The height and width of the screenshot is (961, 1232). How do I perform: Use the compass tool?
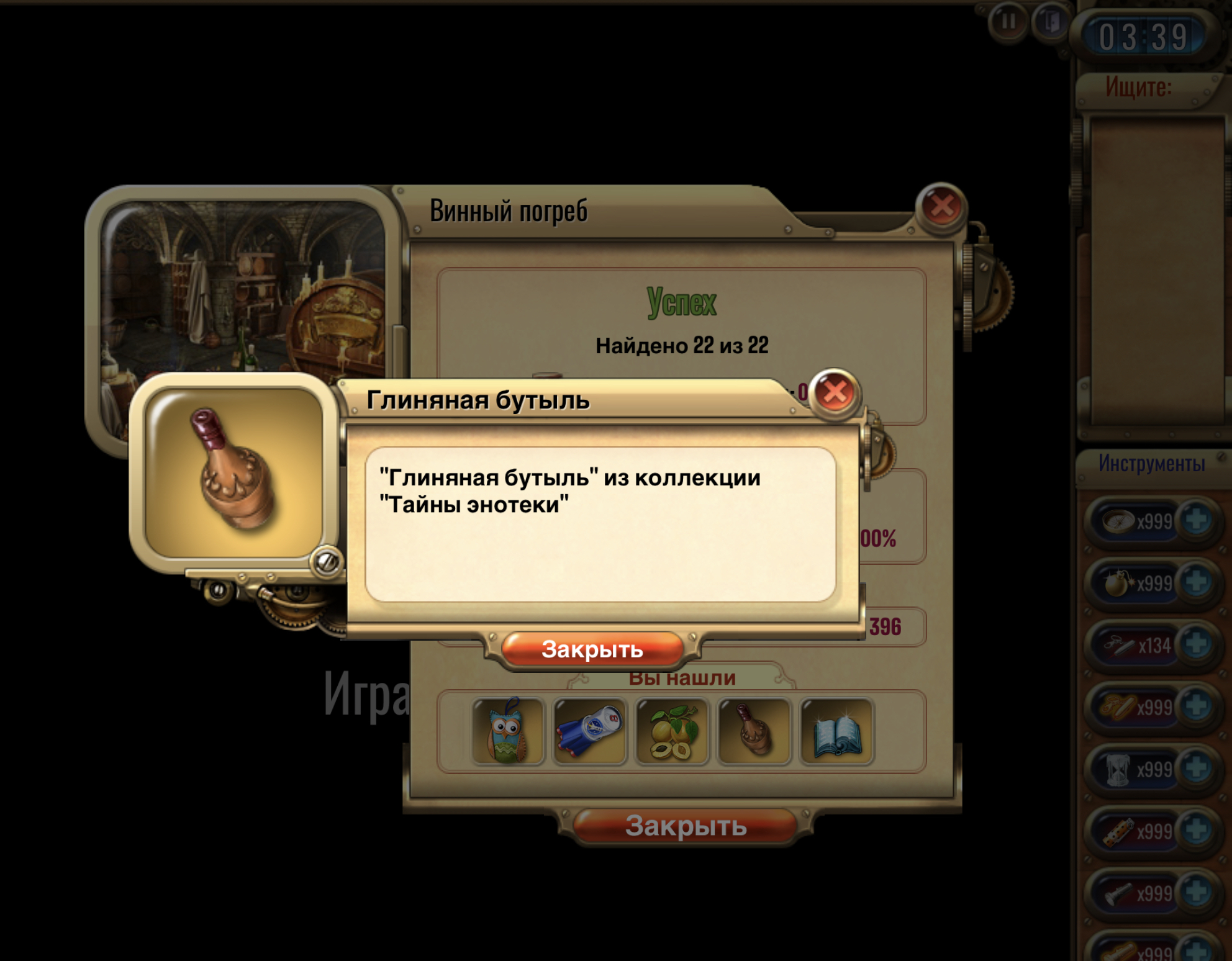tap(1118, 520)
